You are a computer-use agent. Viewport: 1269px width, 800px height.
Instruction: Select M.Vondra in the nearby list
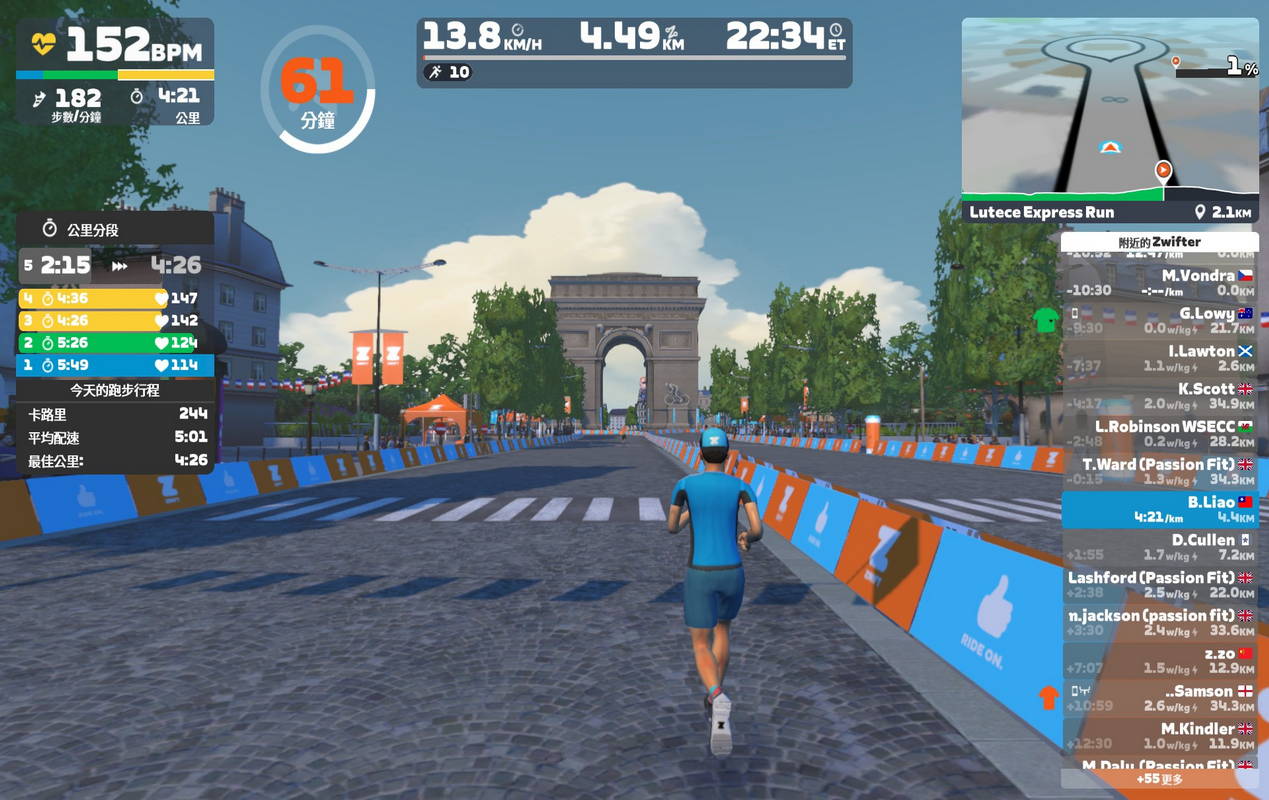click(x=1159, y=282)
